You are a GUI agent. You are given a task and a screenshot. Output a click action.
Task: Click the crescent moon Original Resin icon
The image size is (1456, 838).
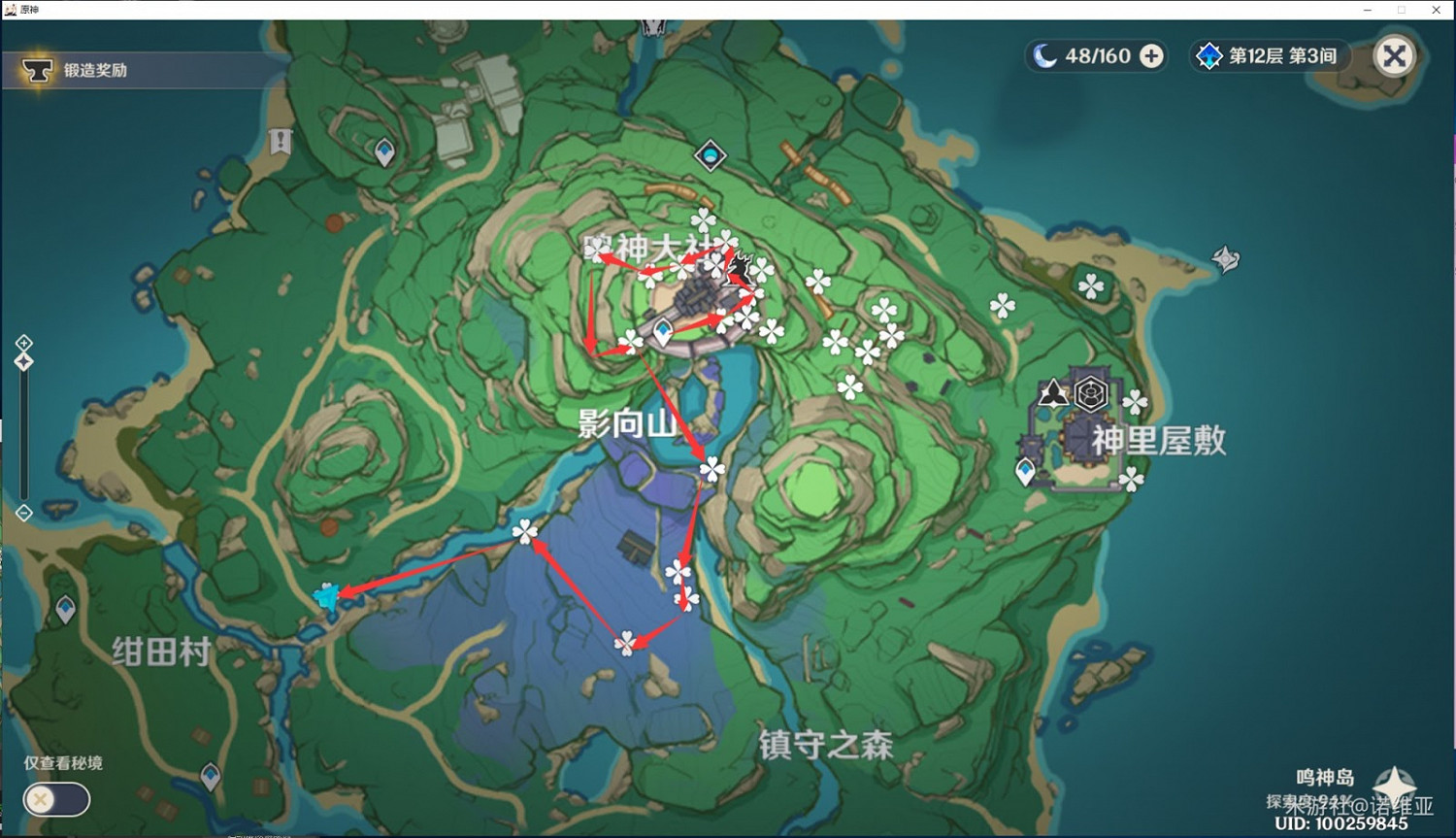tap(1046, 55)
